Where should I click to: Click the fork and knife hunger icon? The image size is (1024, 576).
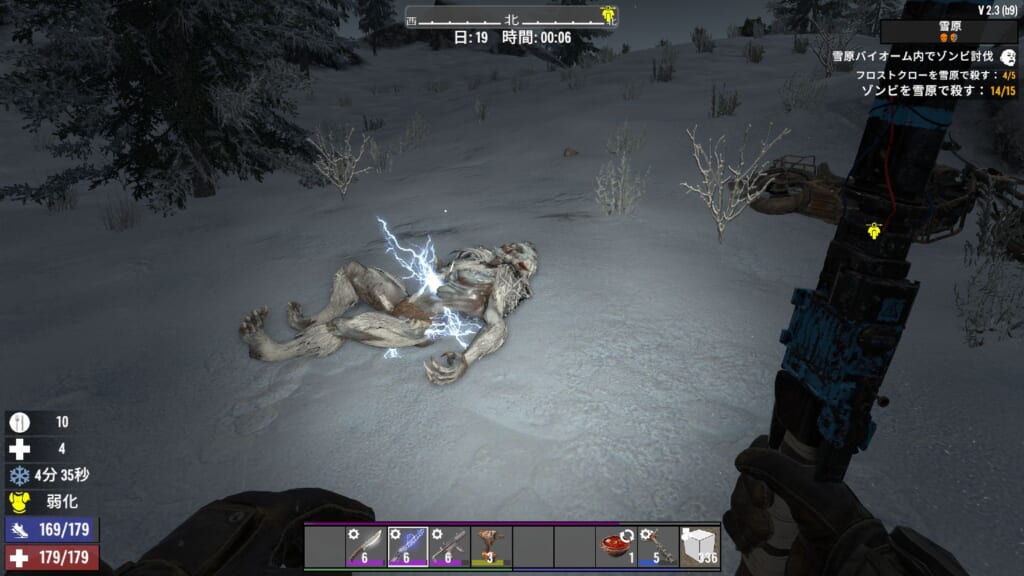[x=20, y=422]
